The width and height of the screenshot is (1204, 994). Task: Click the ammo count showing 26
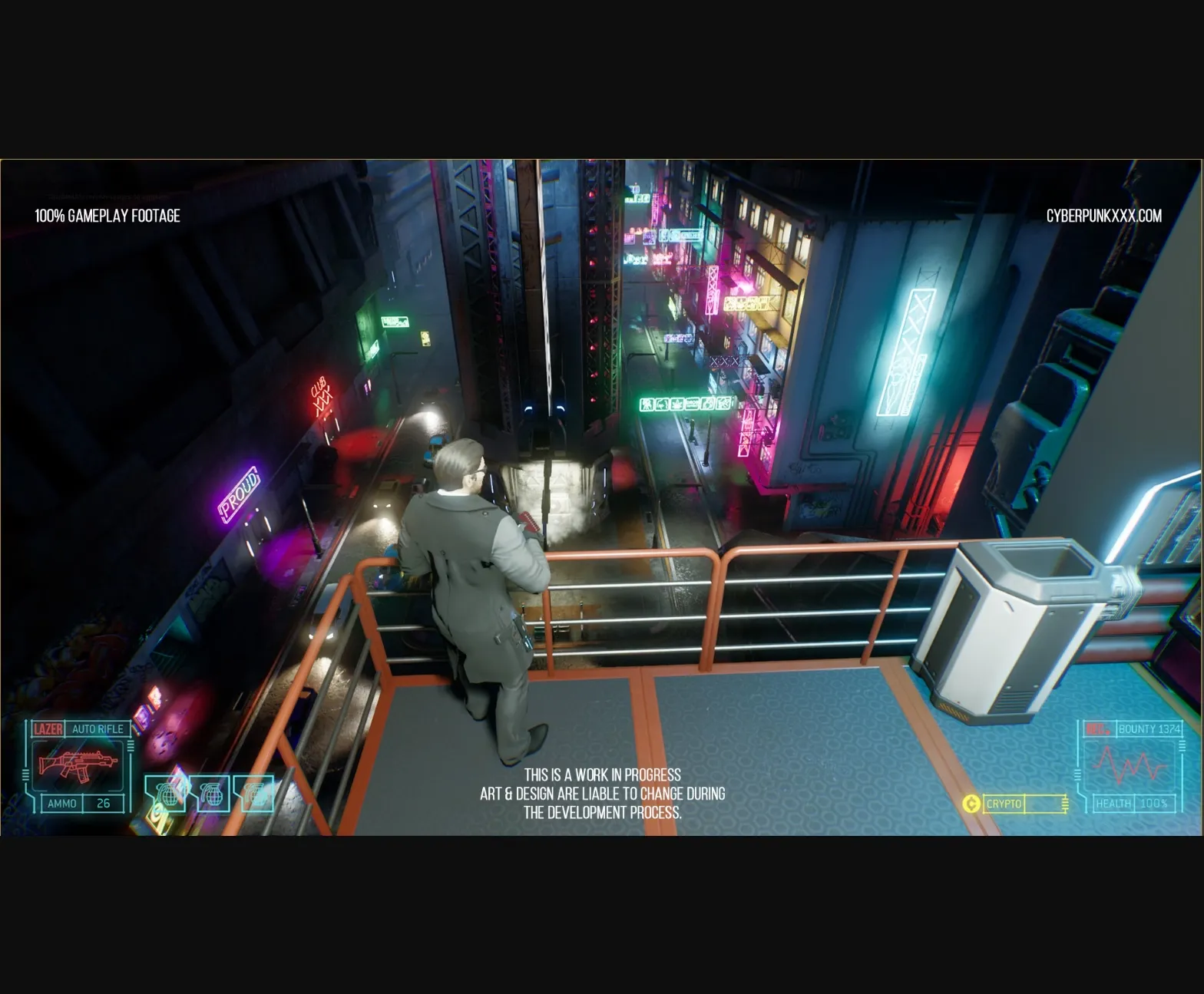click(x=103, y=803)
